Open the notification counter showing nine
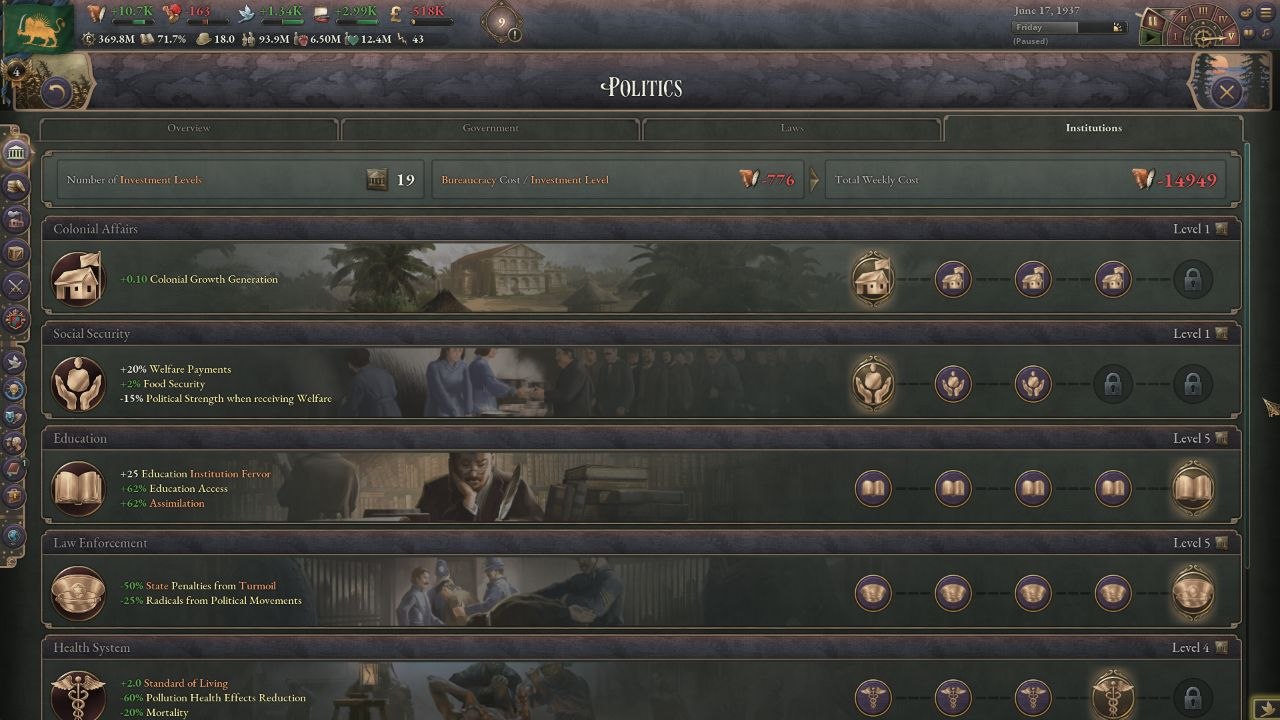The height and width of the screenshot is (720, 1280). [501, 21]
